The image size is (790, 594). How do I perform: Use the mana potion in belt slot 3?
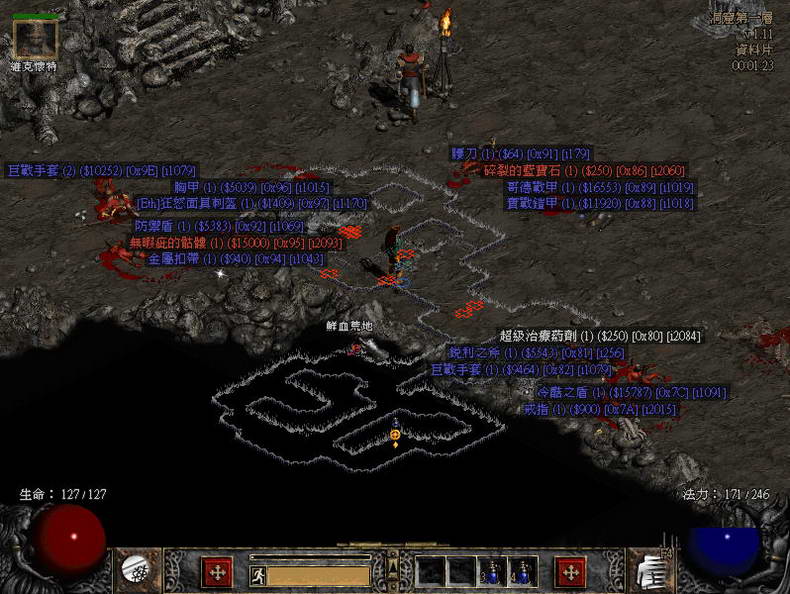[x=491, y=571]
